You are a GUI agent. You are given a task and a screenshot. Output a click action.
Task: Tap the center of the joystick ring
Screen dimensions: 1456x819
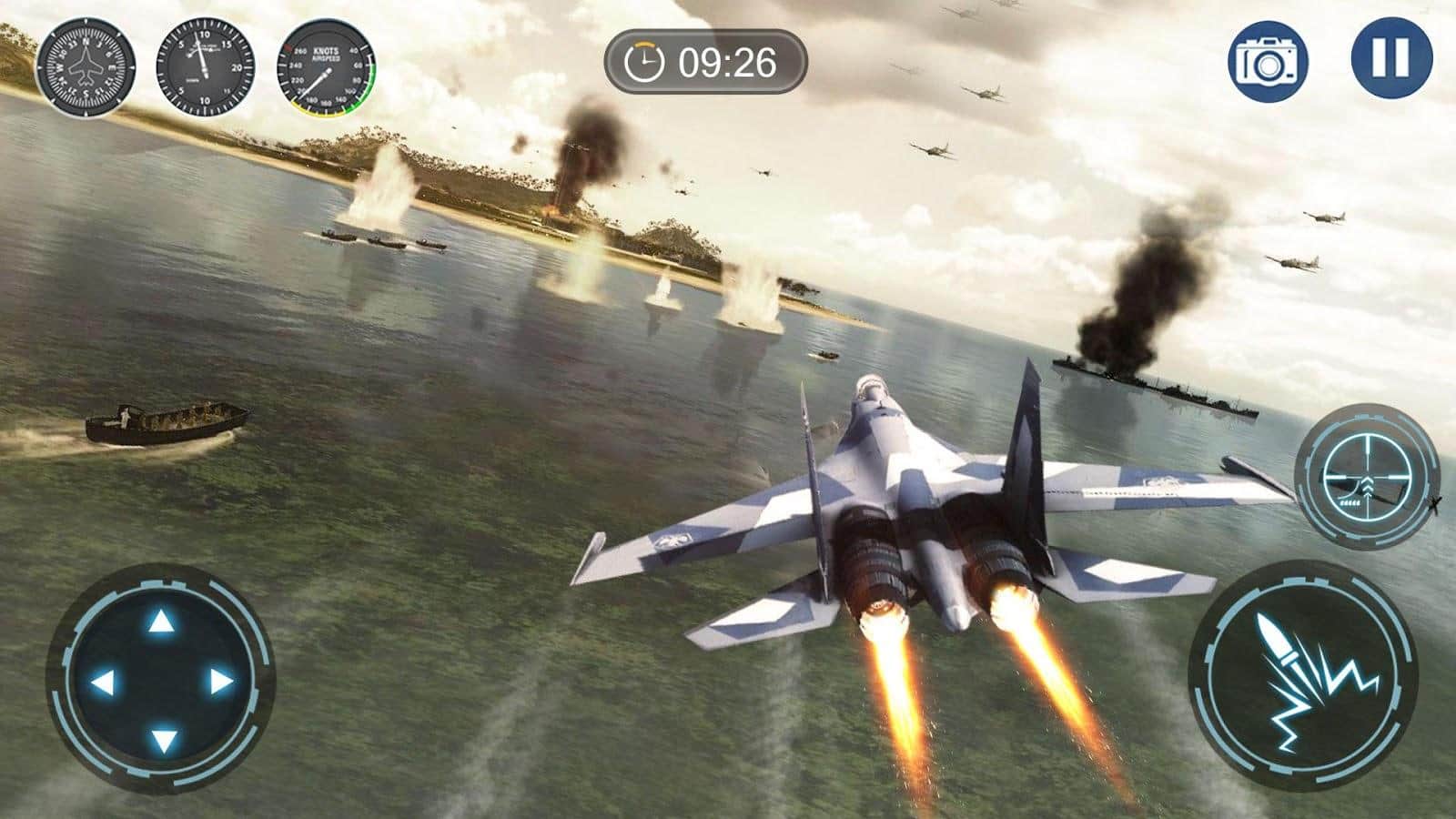click(163, 679)
